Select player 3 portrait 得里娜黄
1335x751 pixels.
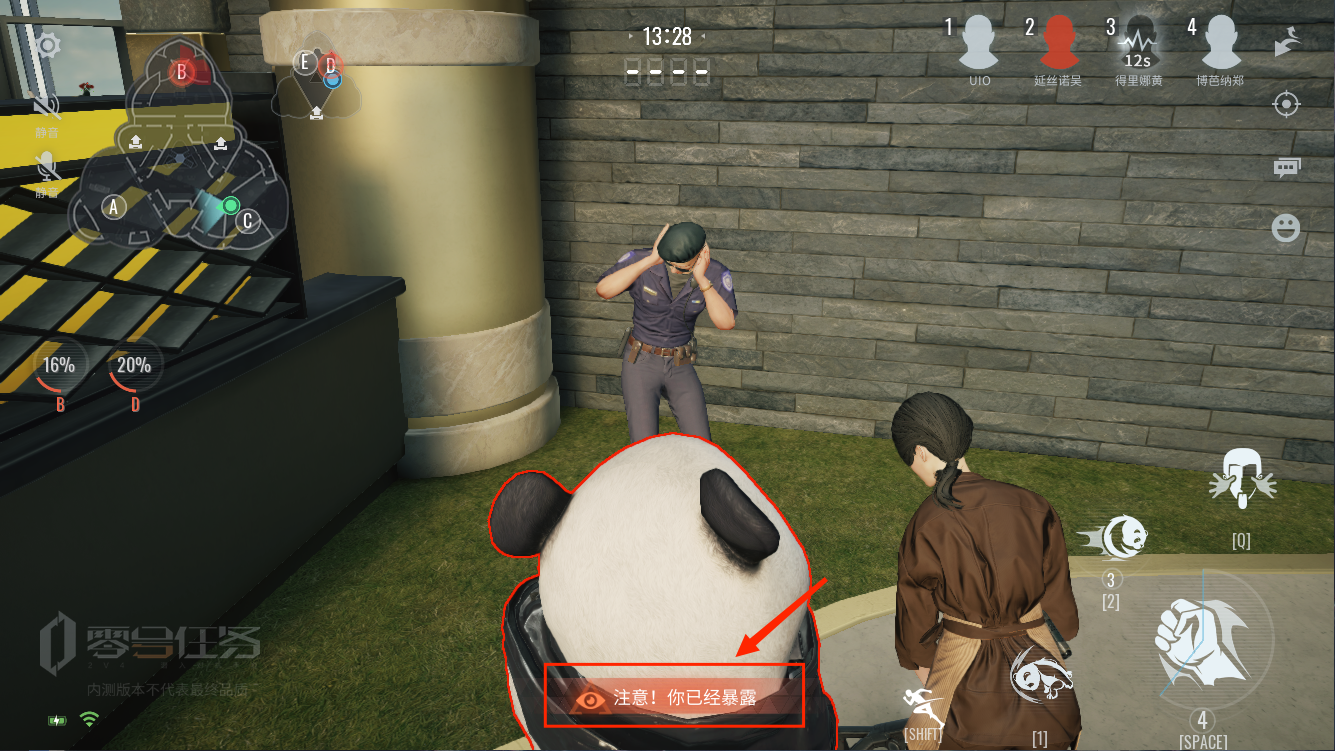[1138, 45]
